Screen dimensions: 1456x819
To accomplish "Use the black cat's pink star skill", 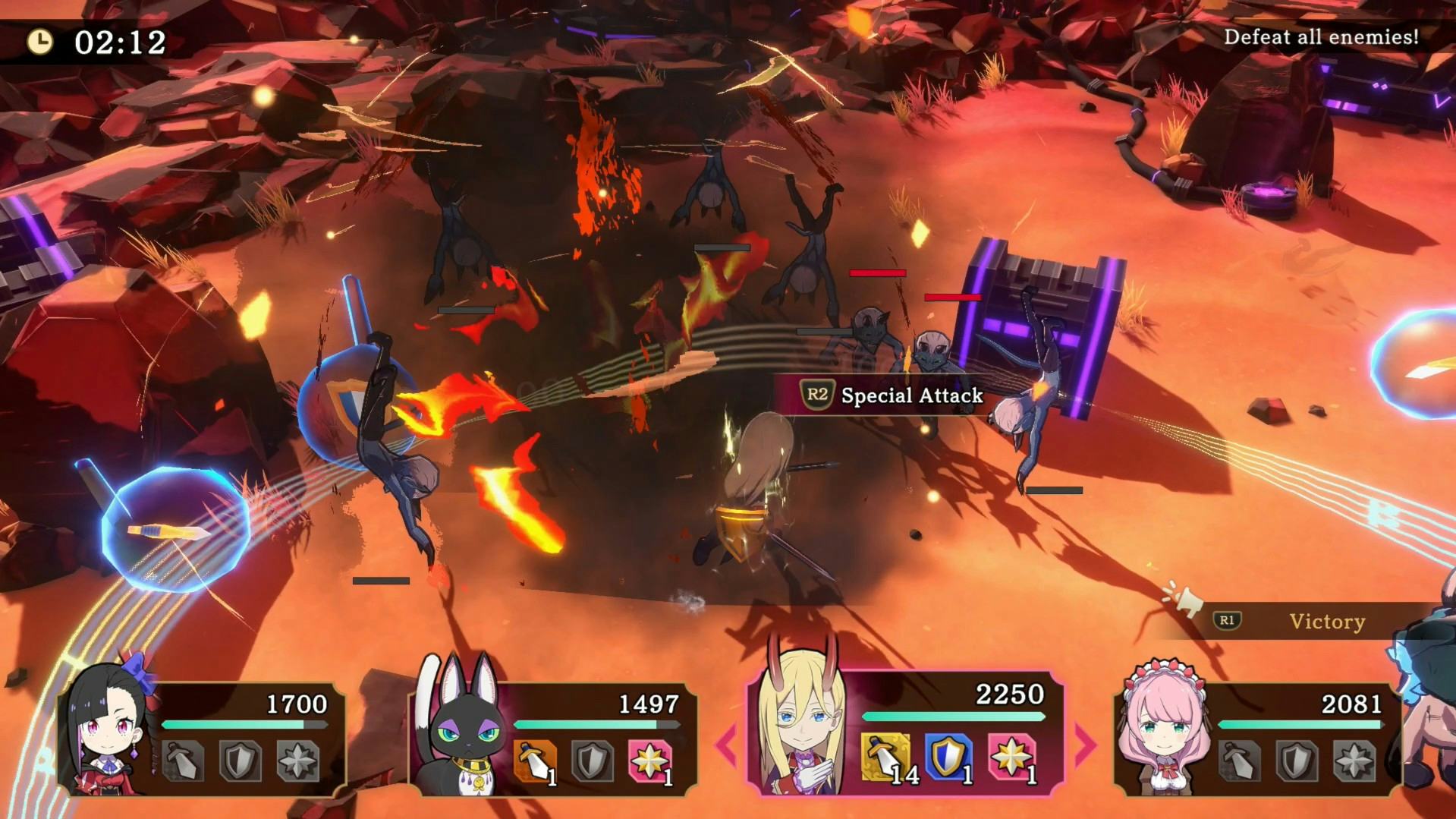I will tap(649, 761).
